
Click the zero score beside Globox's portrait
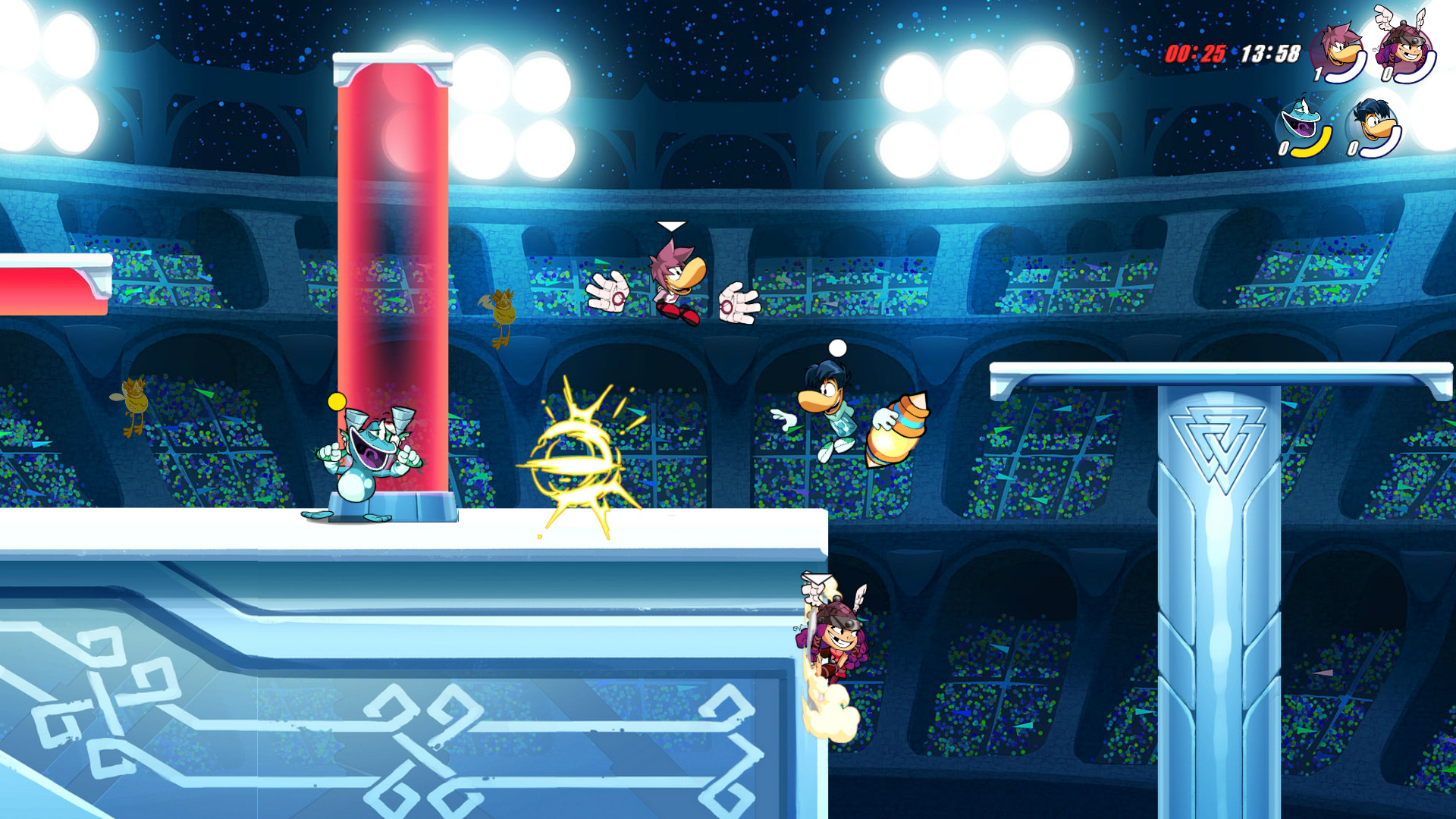click(1285, 148)
